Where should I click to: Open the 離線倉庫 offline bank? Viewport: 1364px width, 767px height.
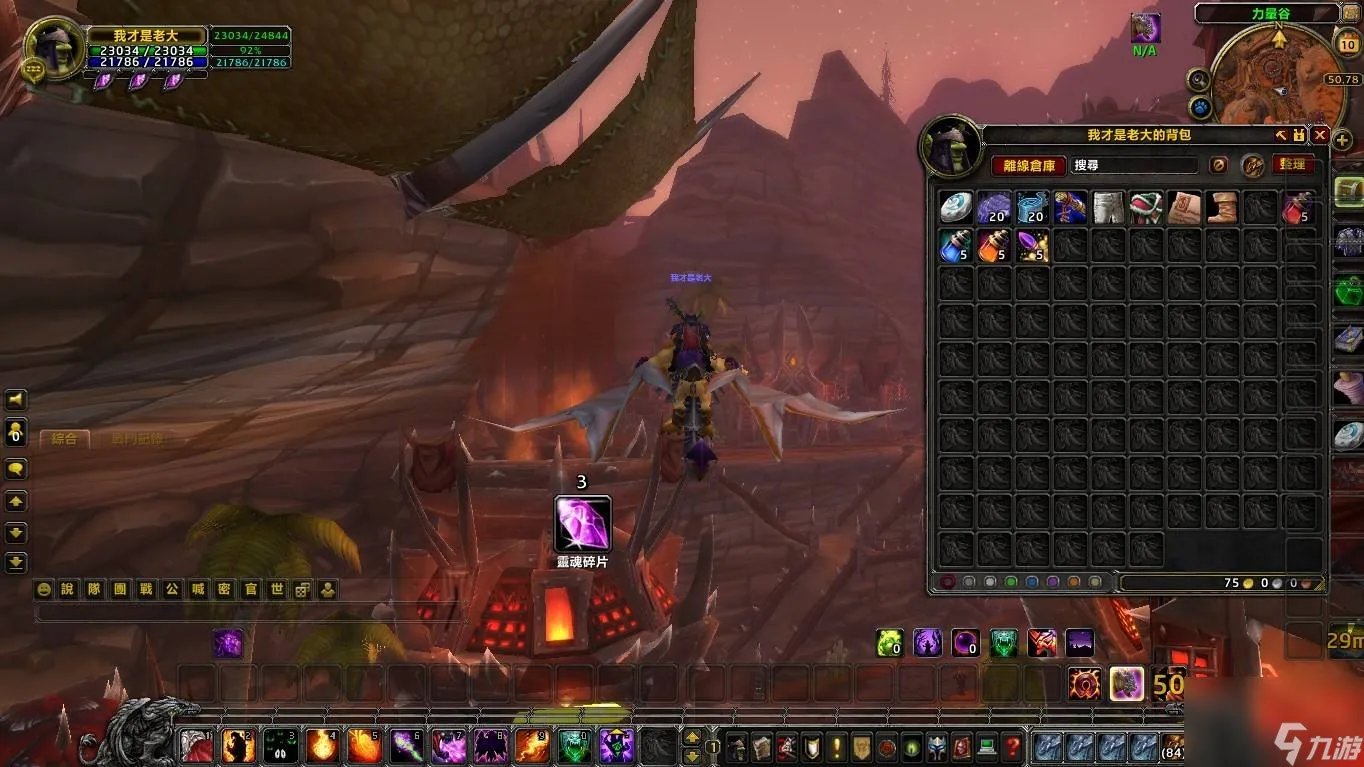[1029, 165]
